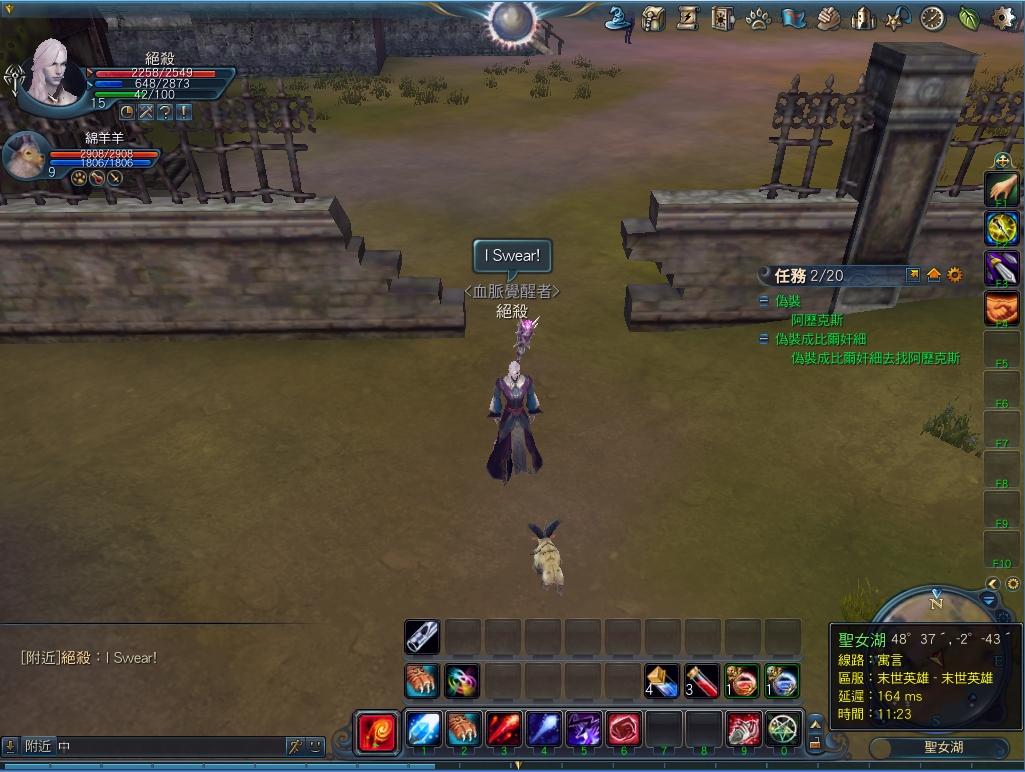
Task: Open the quest tracker's orange gear settings
Action: click(x=955, y=275)
